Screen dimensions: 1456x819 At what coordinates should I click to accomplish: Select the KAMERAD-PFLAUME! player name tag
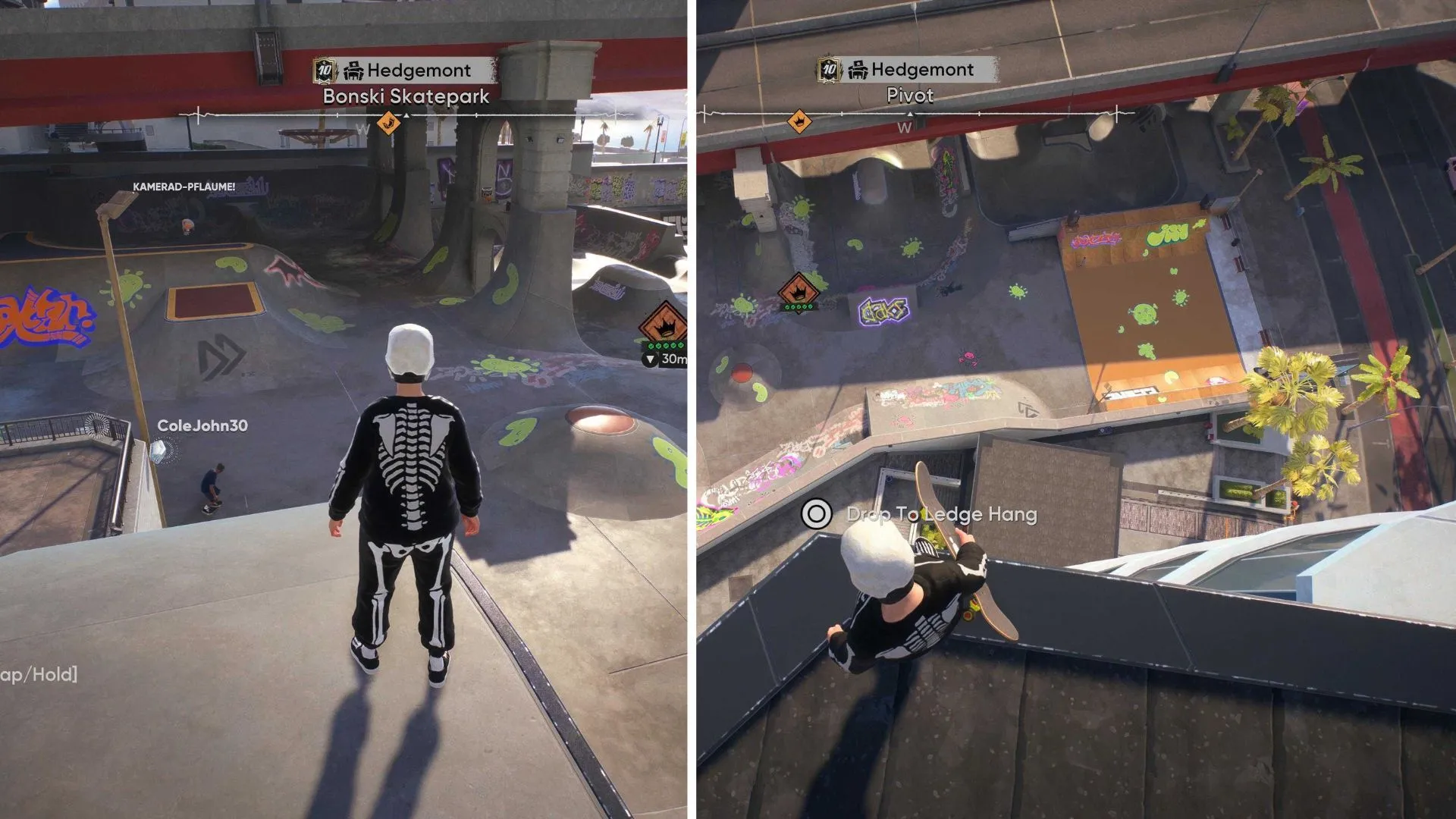pyautogui.click(x=184, y=187)
